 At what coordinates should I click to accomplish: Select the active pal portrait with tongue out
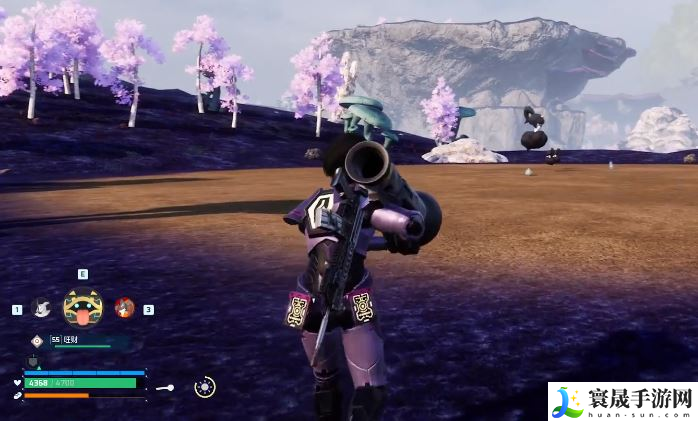coord(82,307)
